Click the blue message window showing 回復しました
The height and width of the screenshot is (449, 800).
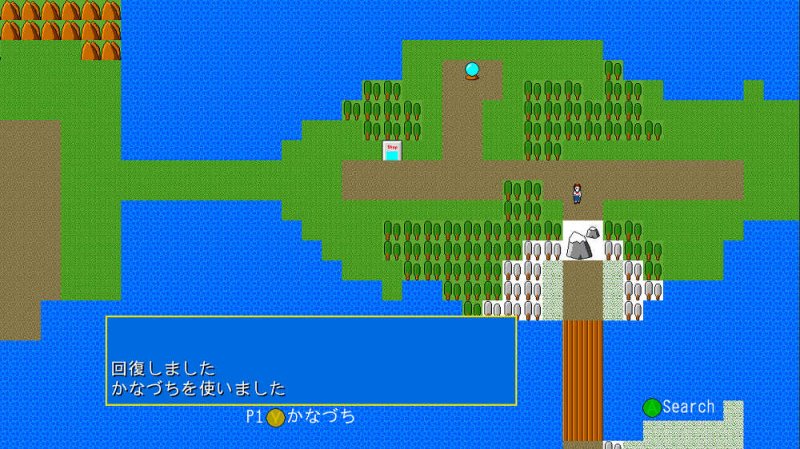311,361
